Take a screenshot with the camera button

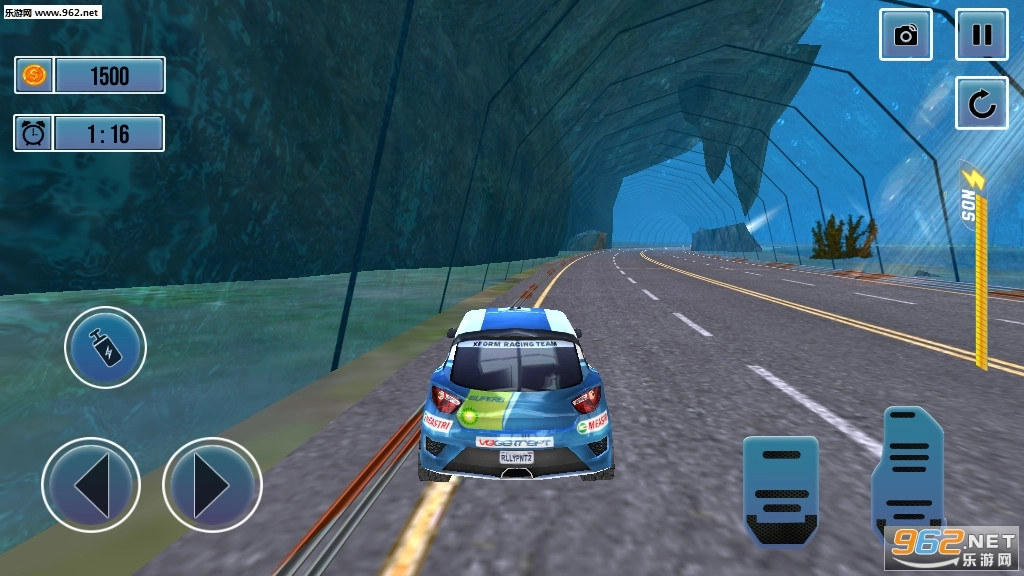point(906,36)
